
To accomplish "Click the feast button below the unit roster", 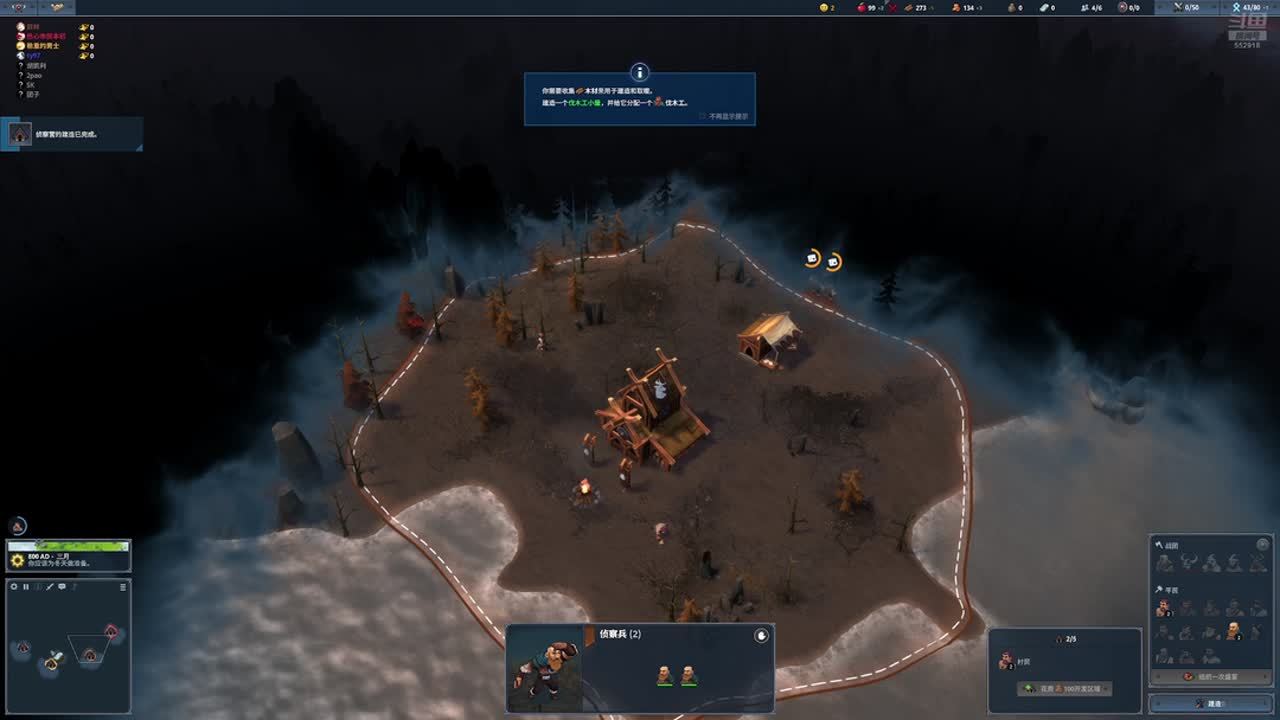I will tap(1210, 677).
